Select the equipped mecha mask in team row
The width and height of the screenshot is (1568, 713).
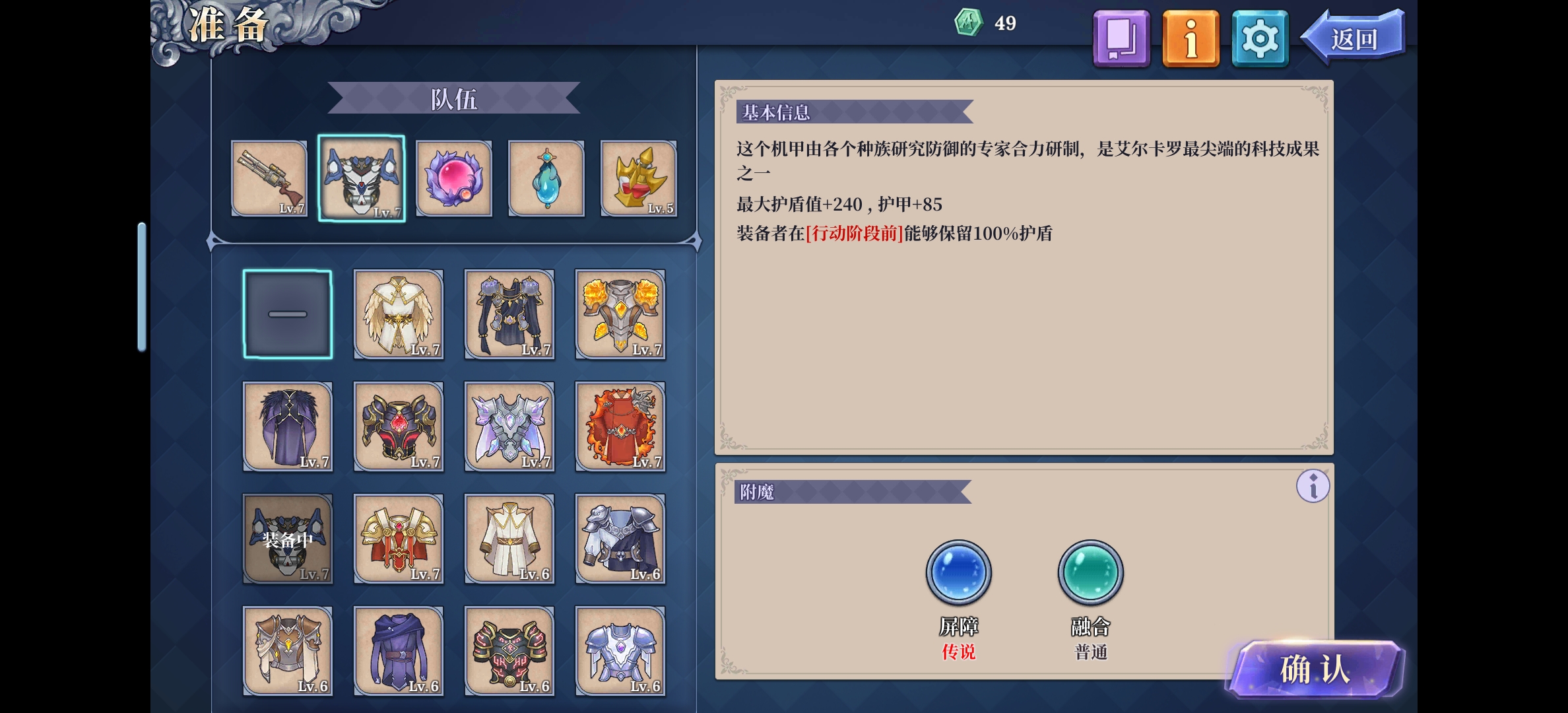click(x=362, y=177)
